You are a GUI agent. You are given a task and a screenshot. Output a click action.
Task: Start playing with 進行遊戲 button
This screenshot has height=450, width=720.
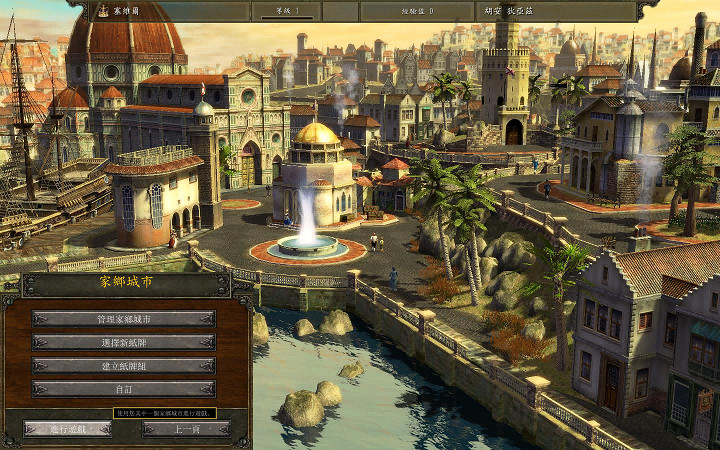tap(66, 429)
